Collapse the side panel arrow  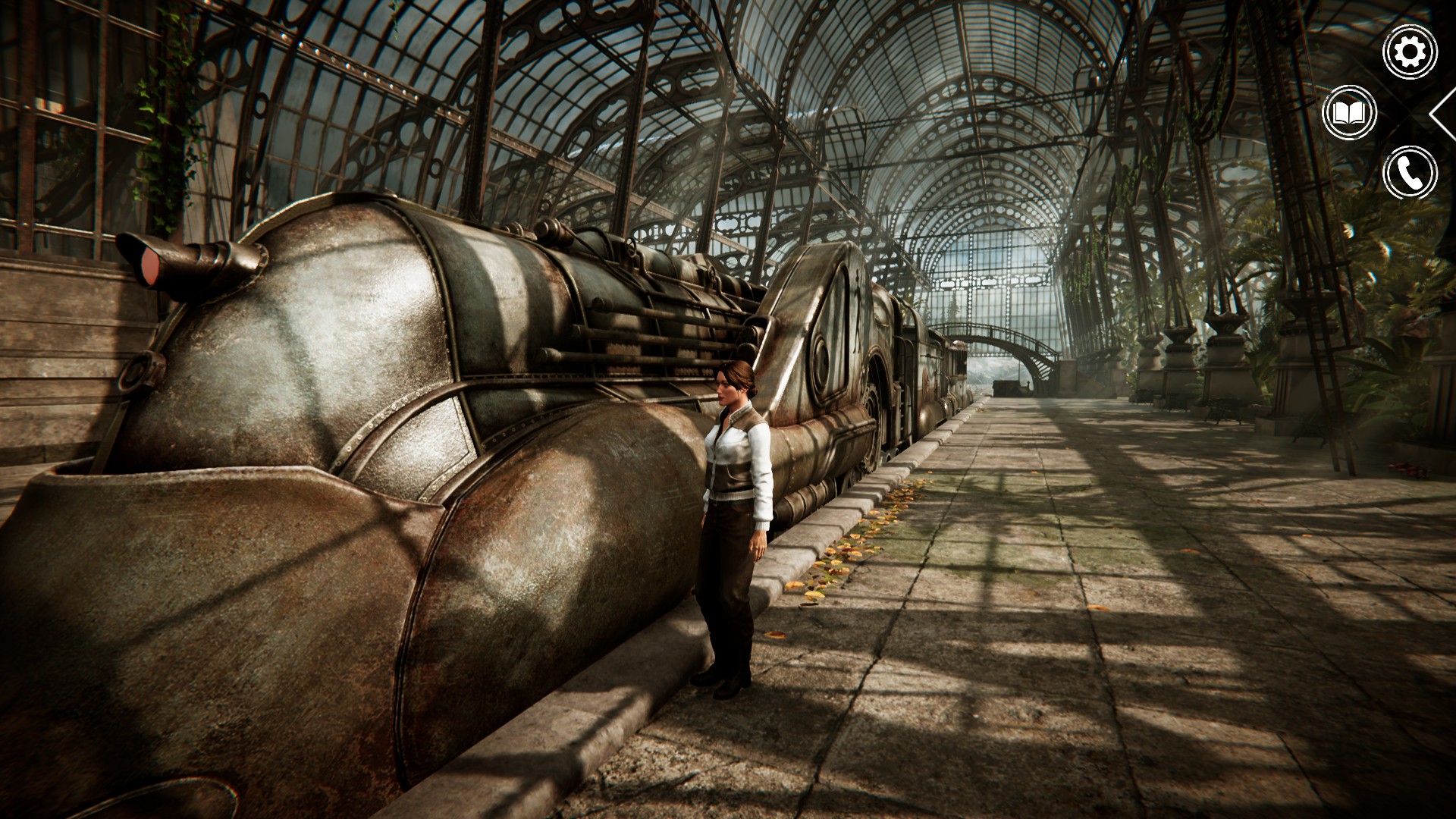[x=1443, y=114]
